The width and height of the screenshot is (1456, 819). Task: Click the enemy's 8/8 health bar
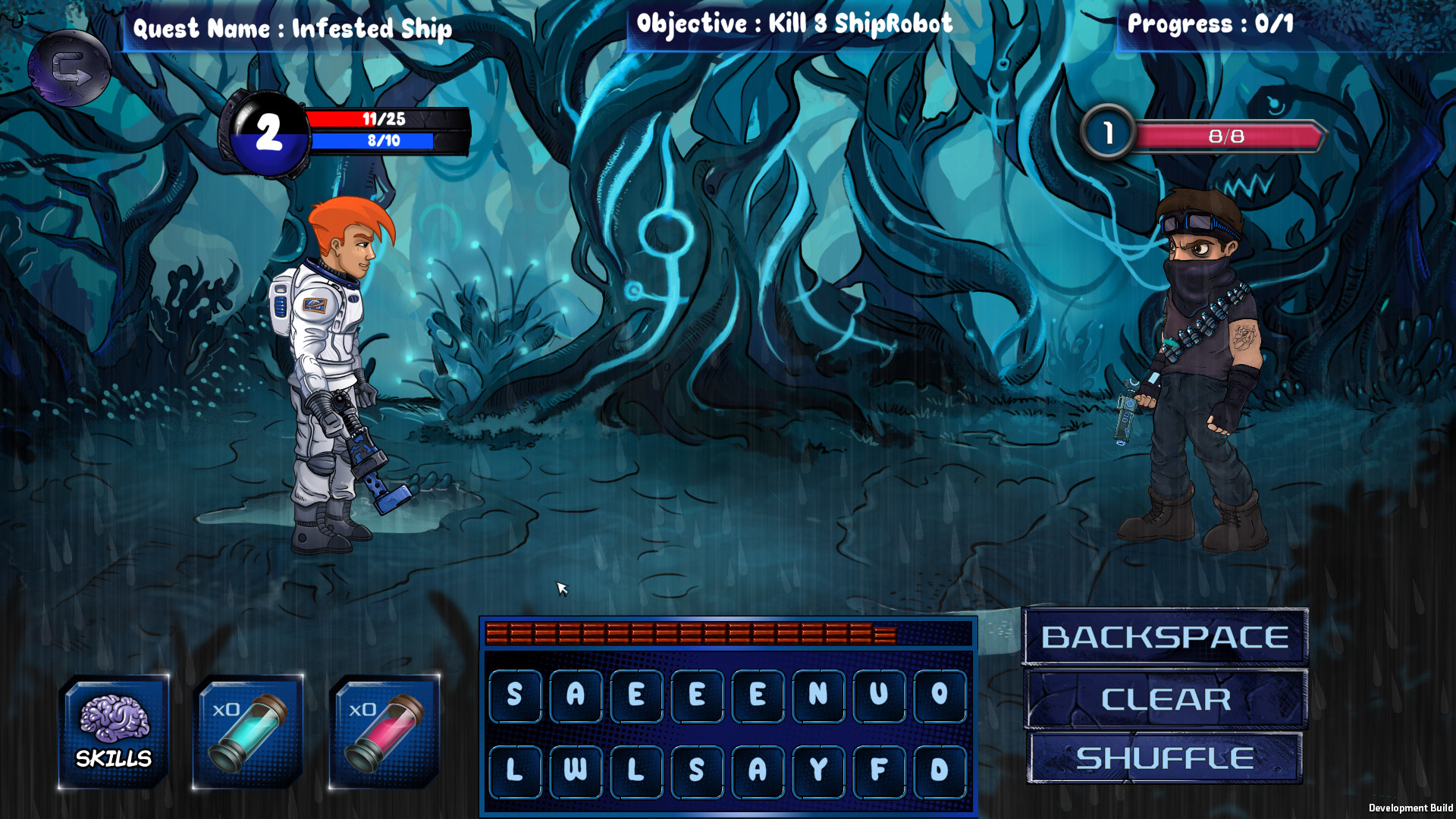(x=1221, y=136)
